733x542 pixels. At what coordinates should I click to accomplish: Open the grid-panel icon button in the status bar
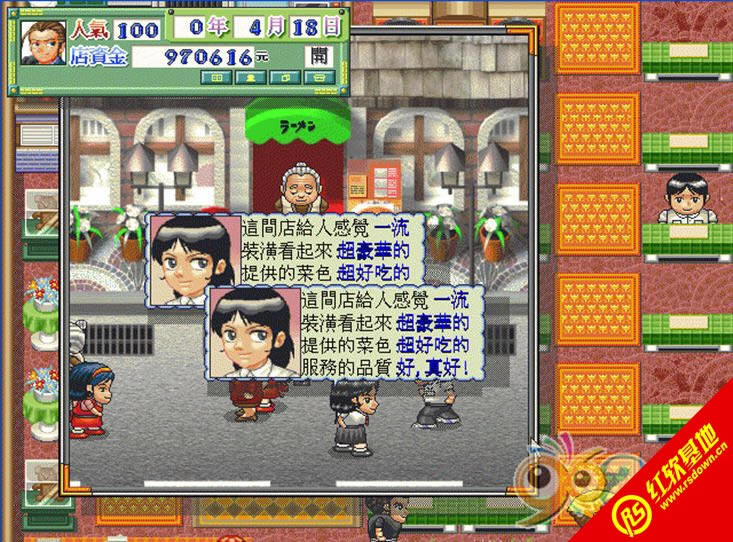click(216, 78)
